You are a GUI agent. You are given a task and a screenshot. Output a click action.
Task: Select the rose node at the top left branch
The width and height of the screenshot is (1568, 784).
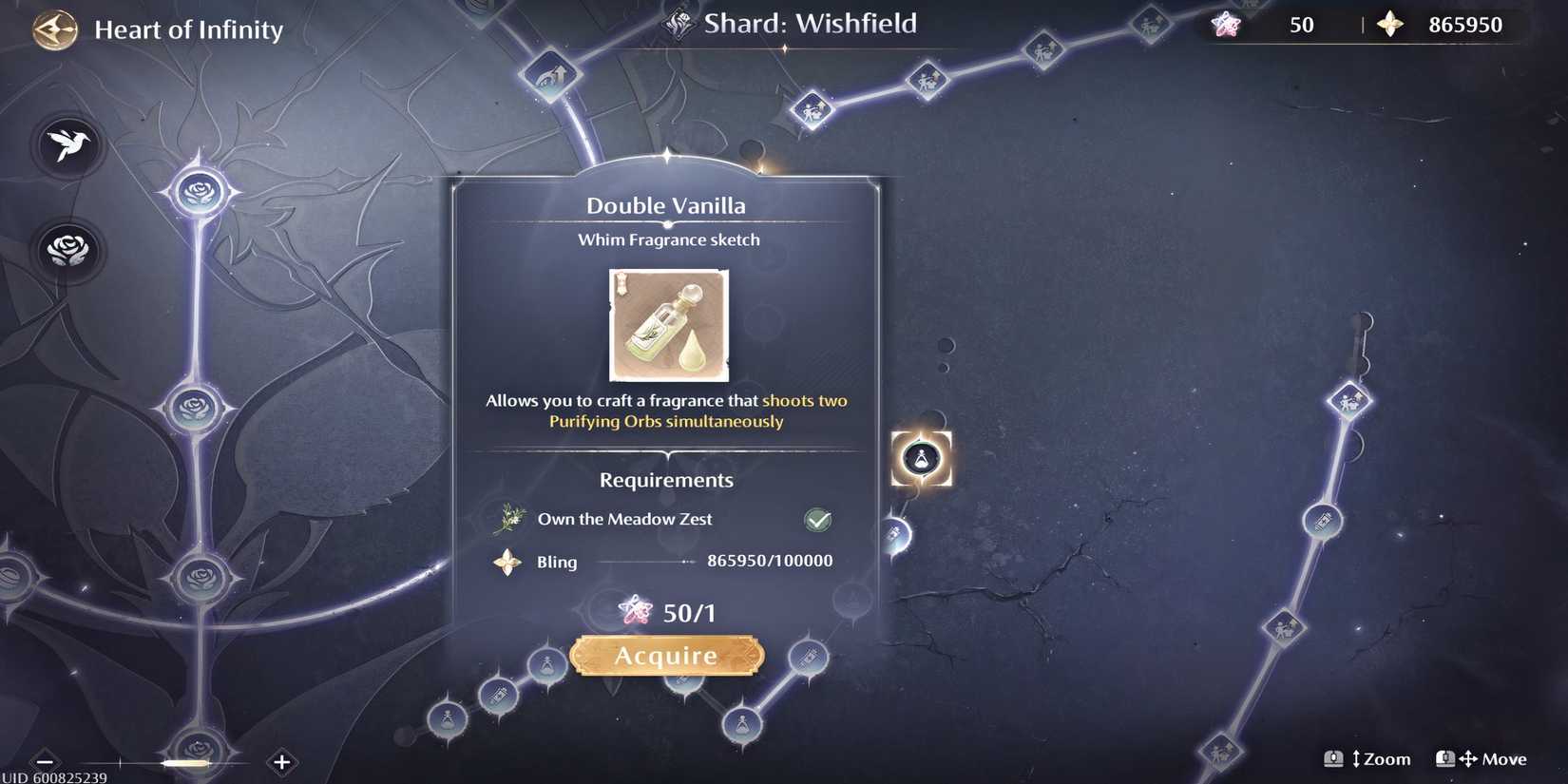click(x=197, y=192)
